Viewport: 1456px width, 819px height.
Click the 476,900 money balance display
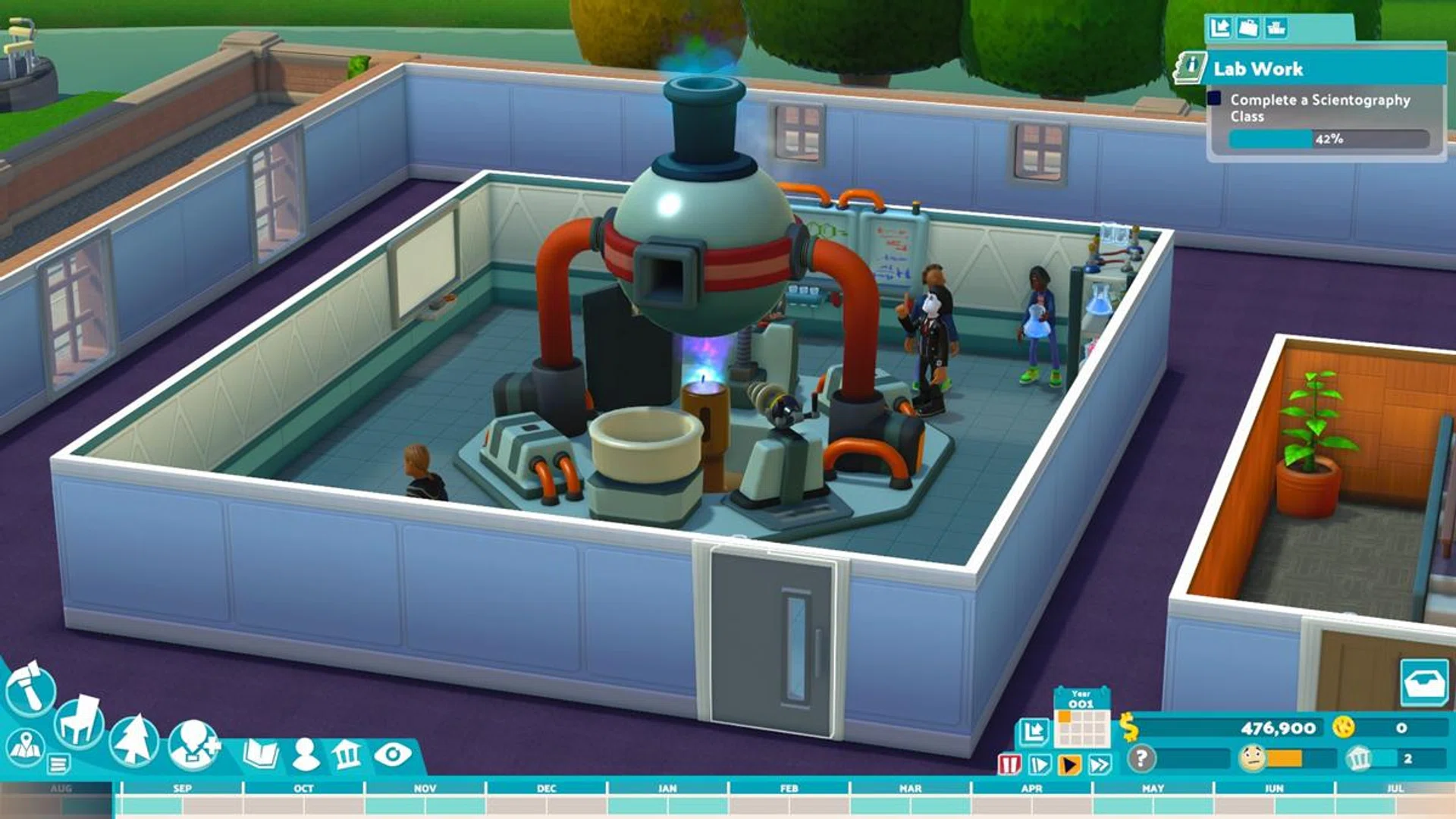tap(1279, 728)
